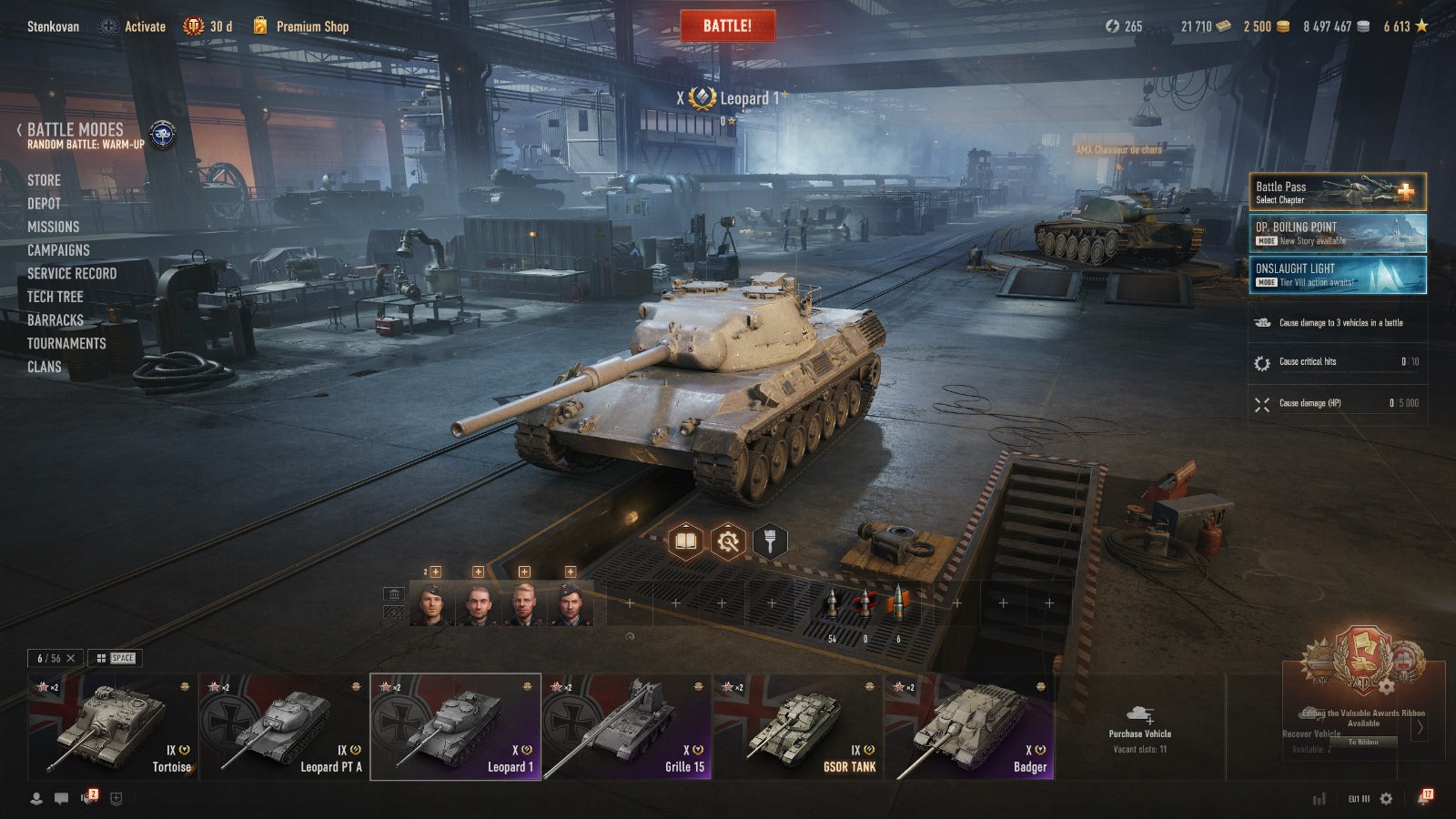Open settings with the bottom-right gear icon
The height and width of the screenshot is (819, 1456).
click(1386, 798)
